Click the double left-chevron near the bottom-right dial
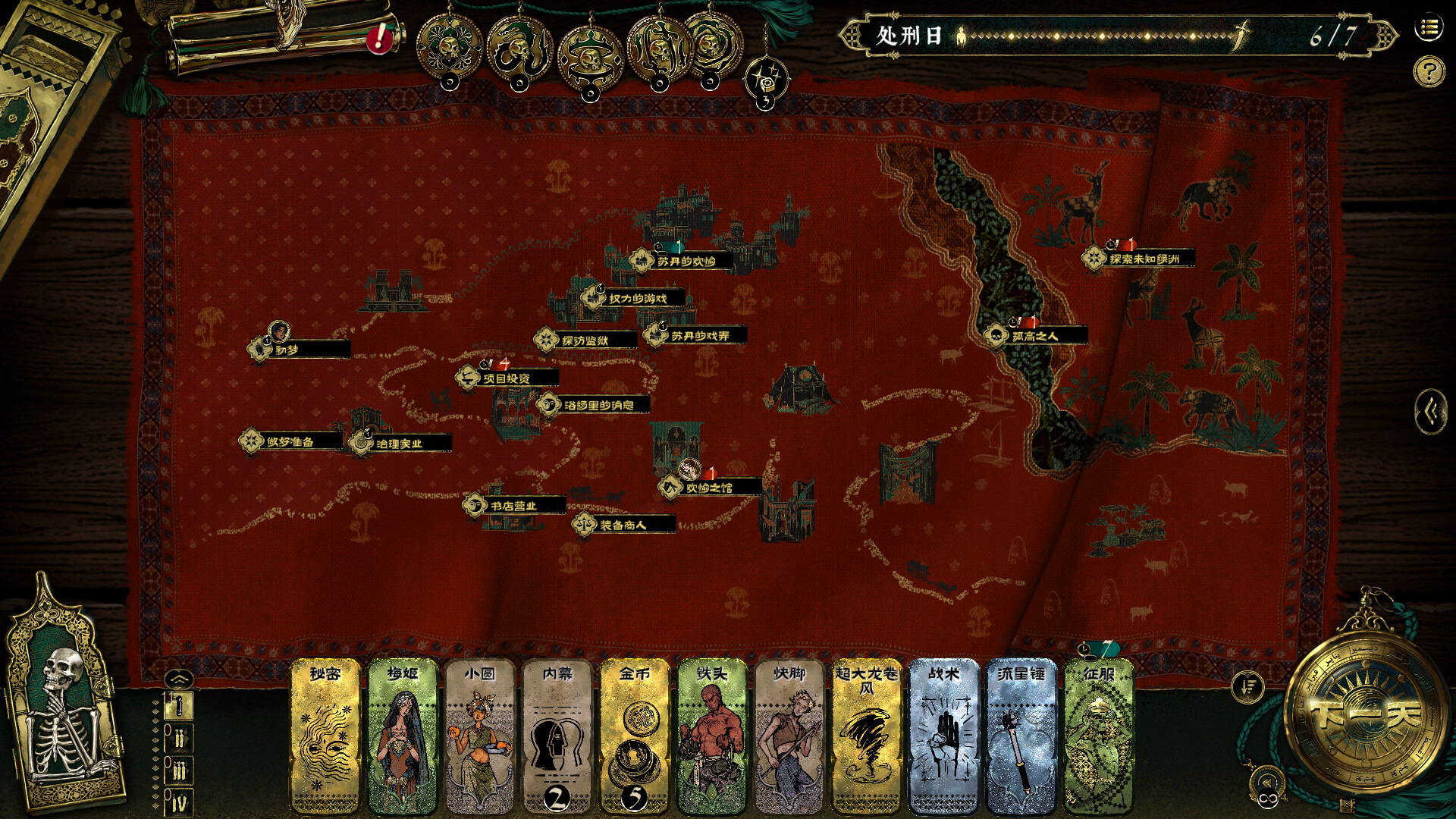This screenshot has height=819, width=1456. pos(1267,781)
